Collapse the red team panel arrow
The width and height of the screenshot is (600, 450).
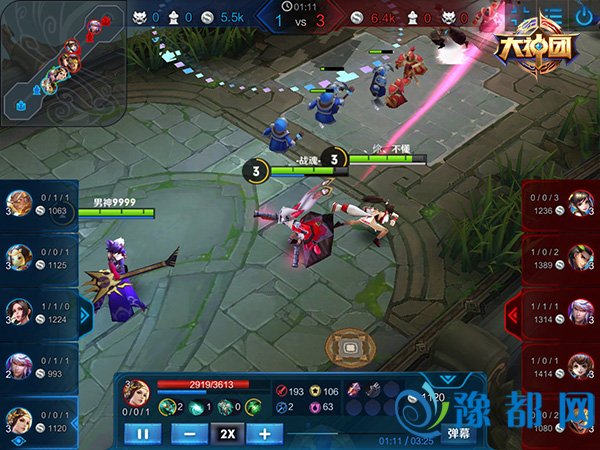pos(514,316)
